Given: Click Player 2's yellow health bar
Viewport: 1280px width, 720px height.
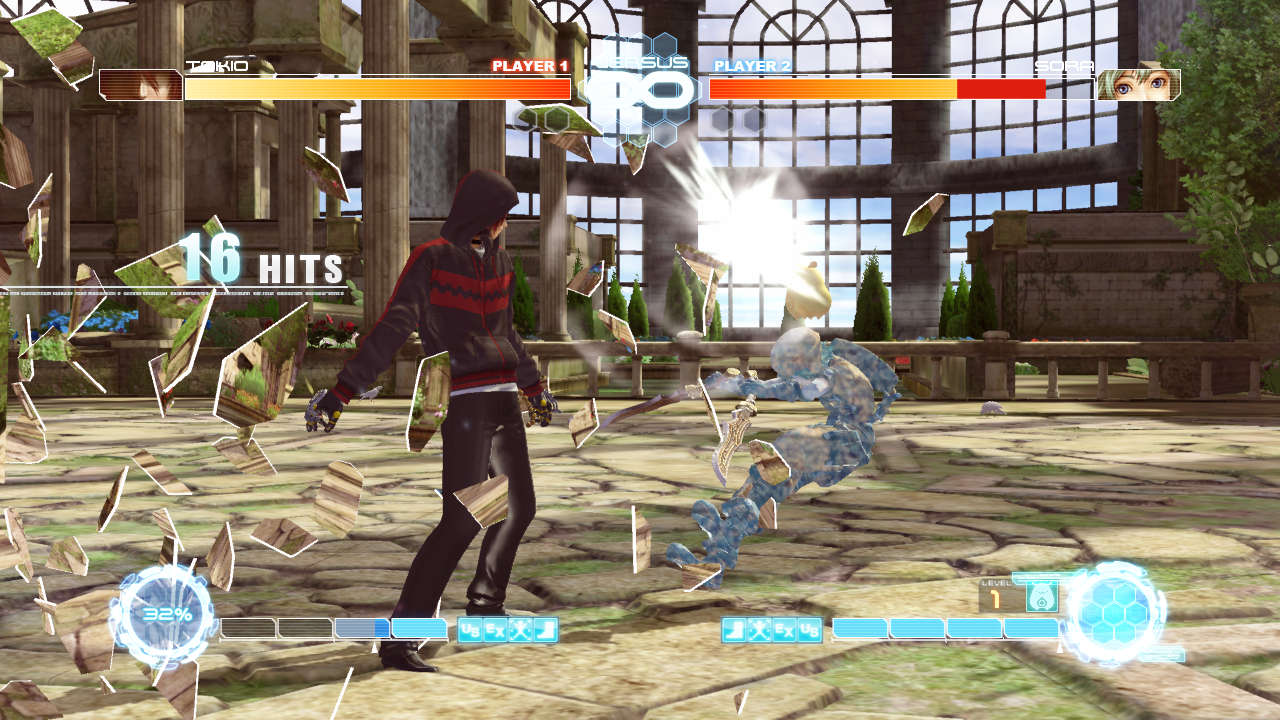Looking at the screenshot, I should click(830, 87).
